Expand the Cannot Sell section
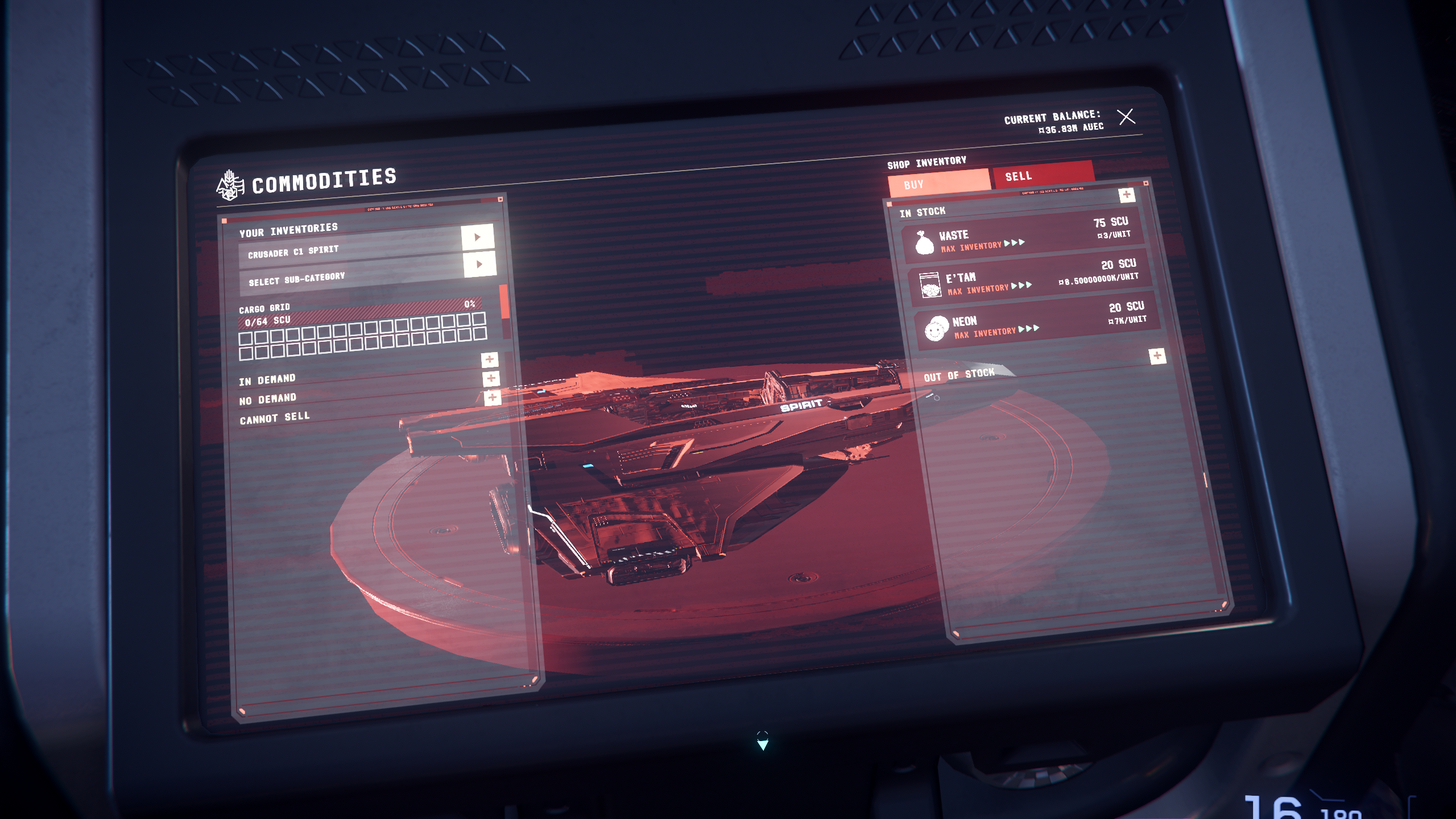This screenshot has width=1456, height=819. [493, 398]
